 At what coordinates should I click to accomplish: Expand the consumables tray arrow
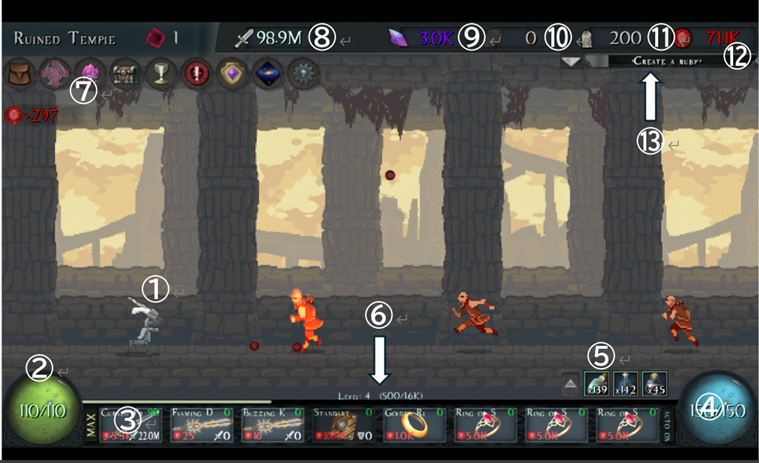(569, 383)
